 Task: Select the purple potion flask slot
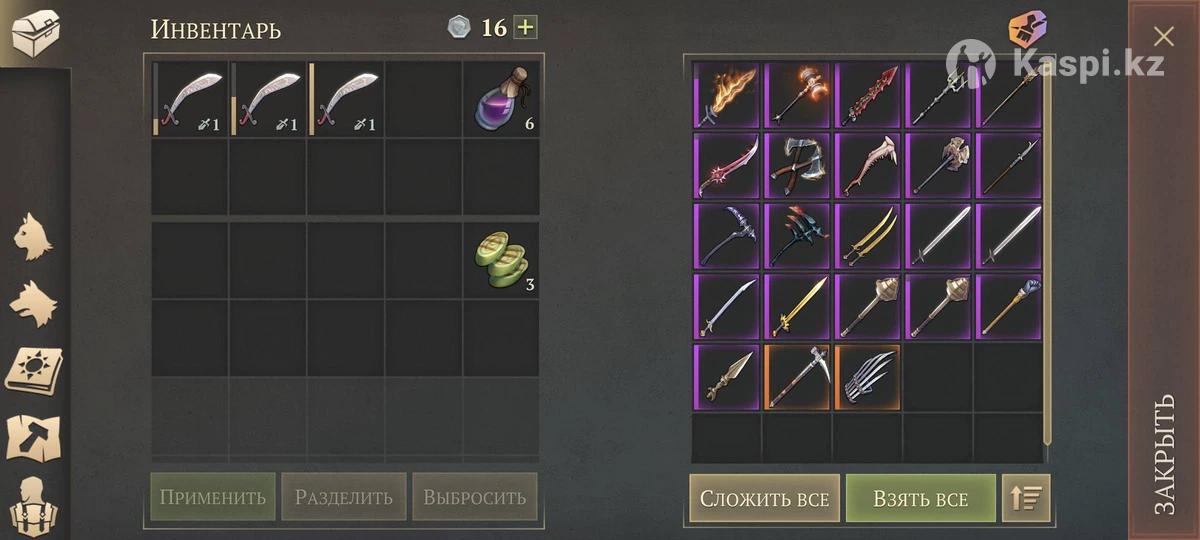pos(501,99)
